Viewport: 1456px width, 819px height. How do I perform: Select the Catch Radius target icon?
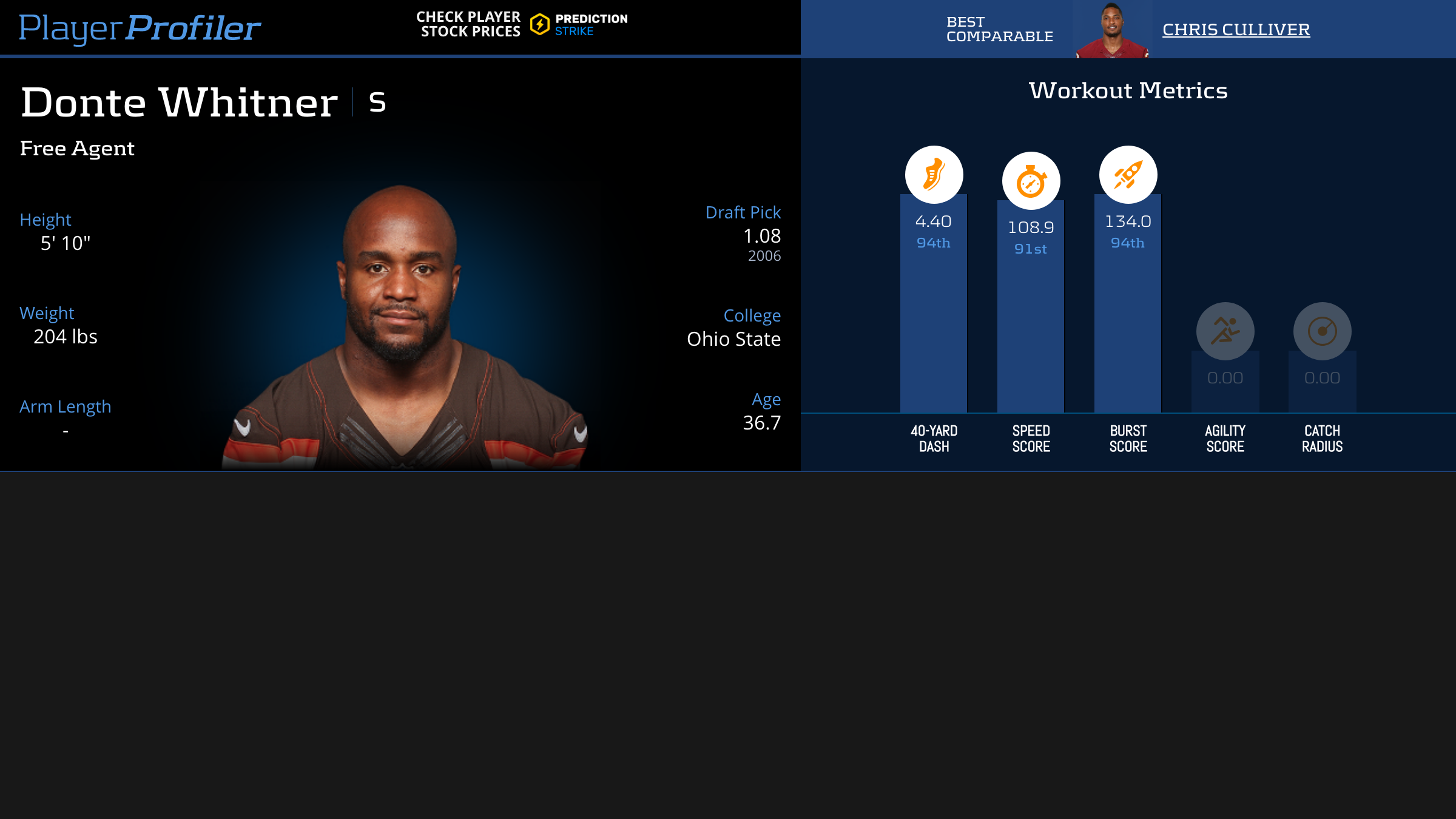coord(1322,331)
